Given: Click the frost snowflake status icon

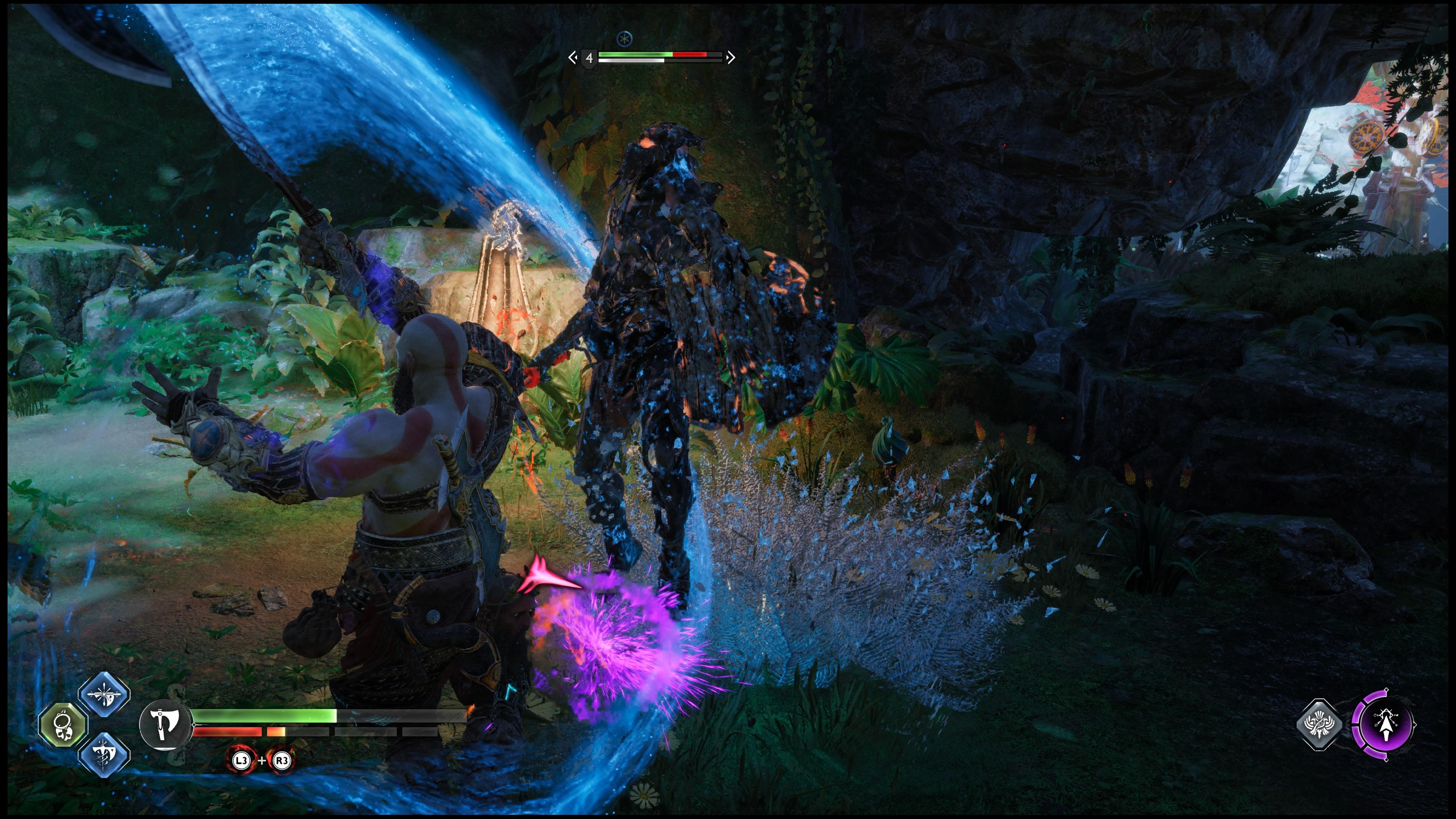Looking at the screenshot, I should [x=624, y=38].
